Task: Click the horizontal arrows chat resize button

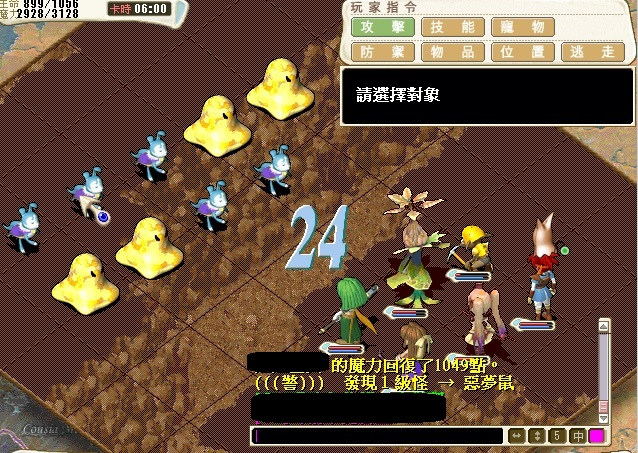Action: 517,436
